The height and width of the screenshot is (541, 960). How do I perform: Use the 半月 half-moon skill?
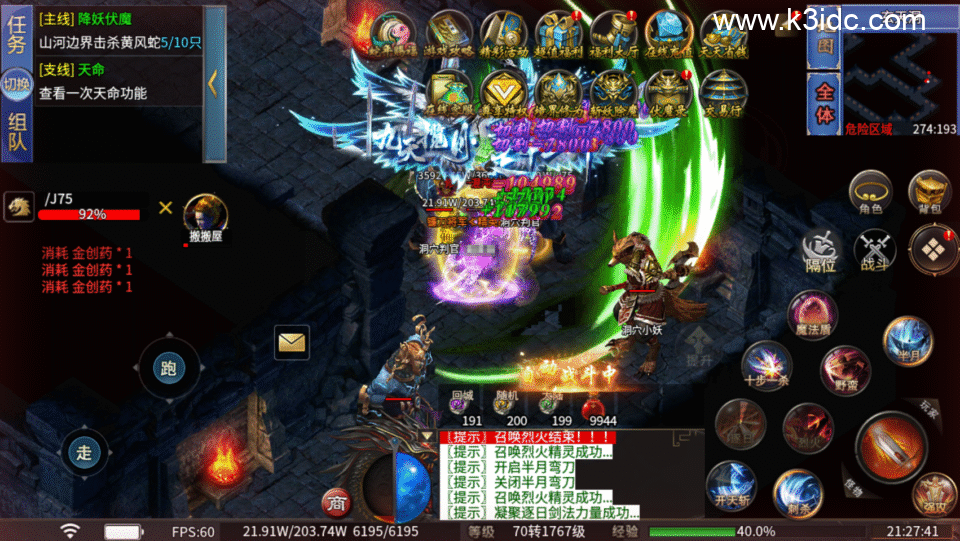[x=907, y=340]
